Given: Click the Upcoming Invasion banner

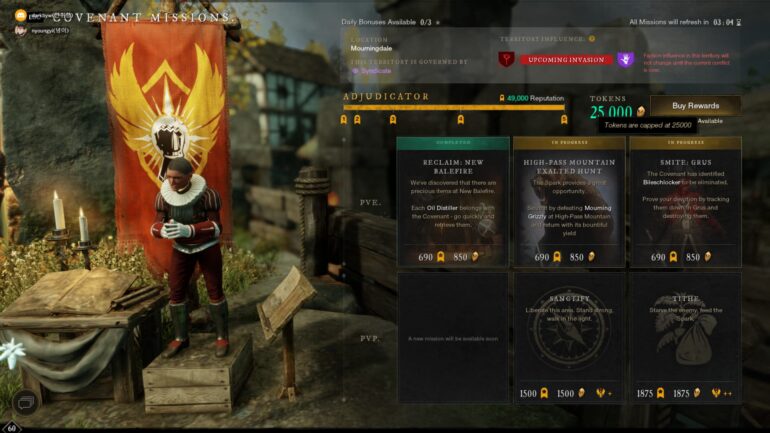Looking at the screenshot, I should [565, 60].
